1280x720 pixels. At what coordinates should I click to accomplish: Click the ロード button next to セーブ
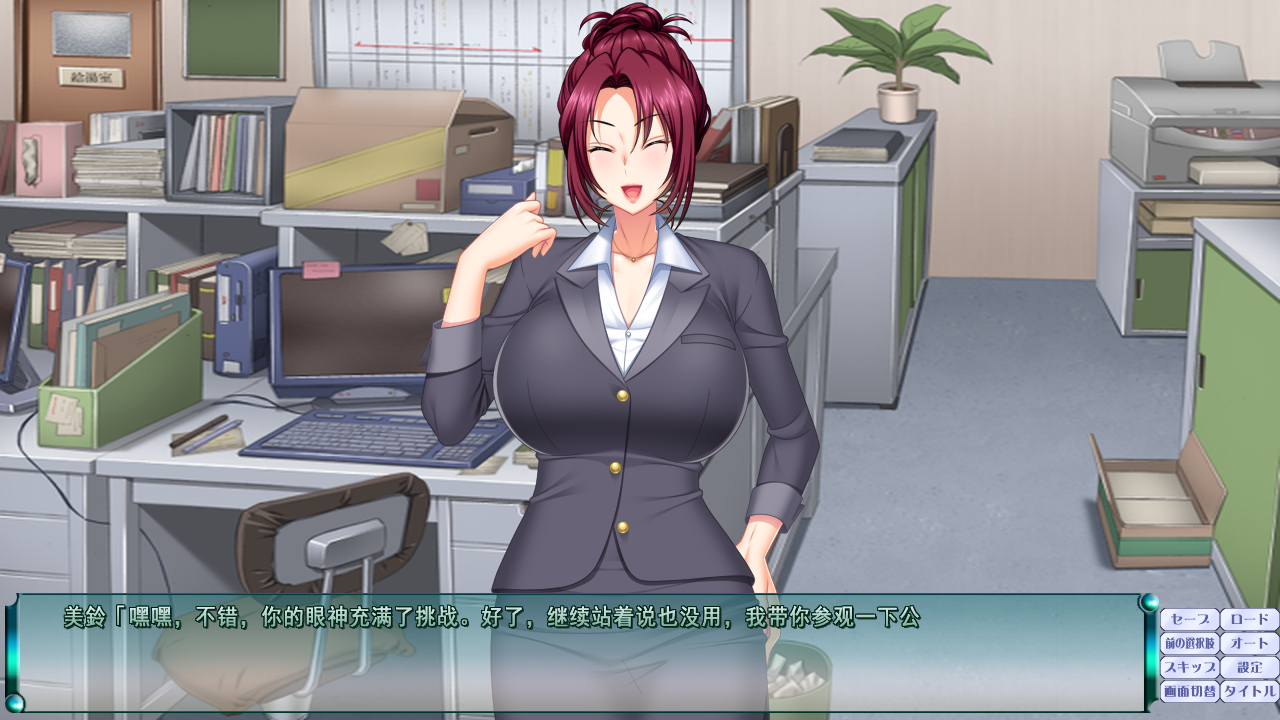1250,618
